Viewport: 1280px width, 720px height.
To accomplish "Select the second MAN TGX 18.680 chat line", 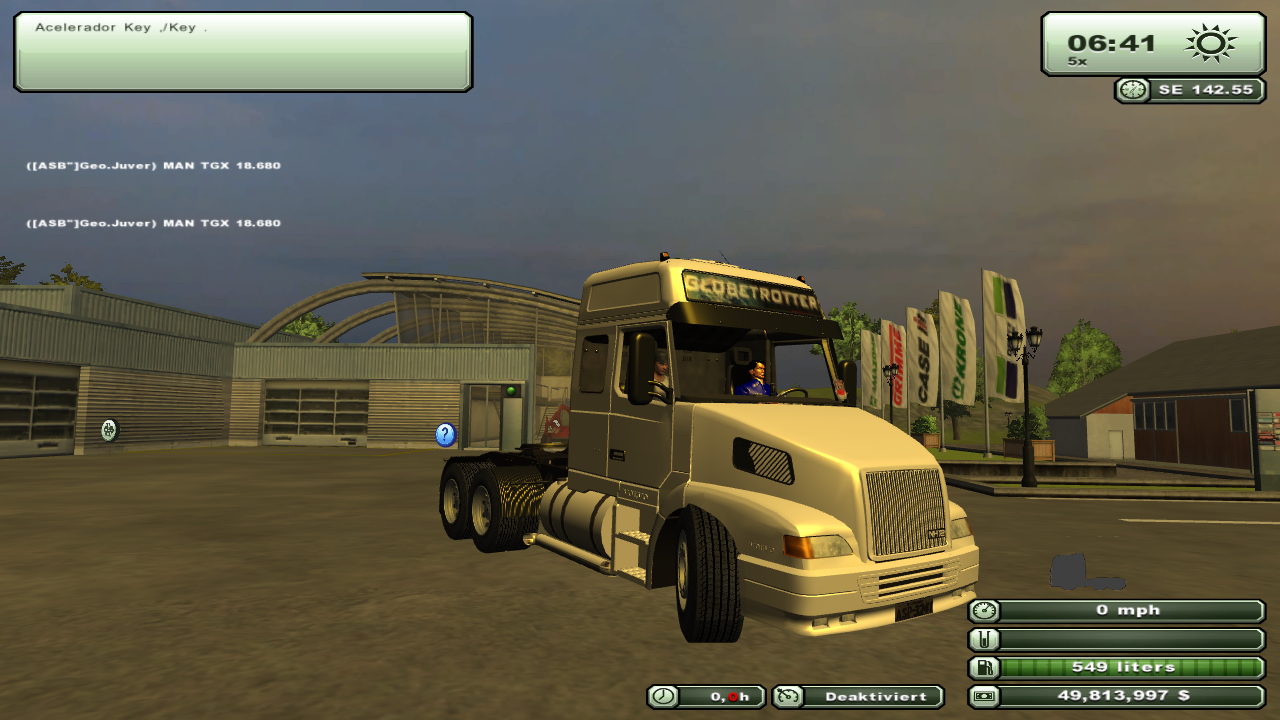I will (x=153, y=224).
